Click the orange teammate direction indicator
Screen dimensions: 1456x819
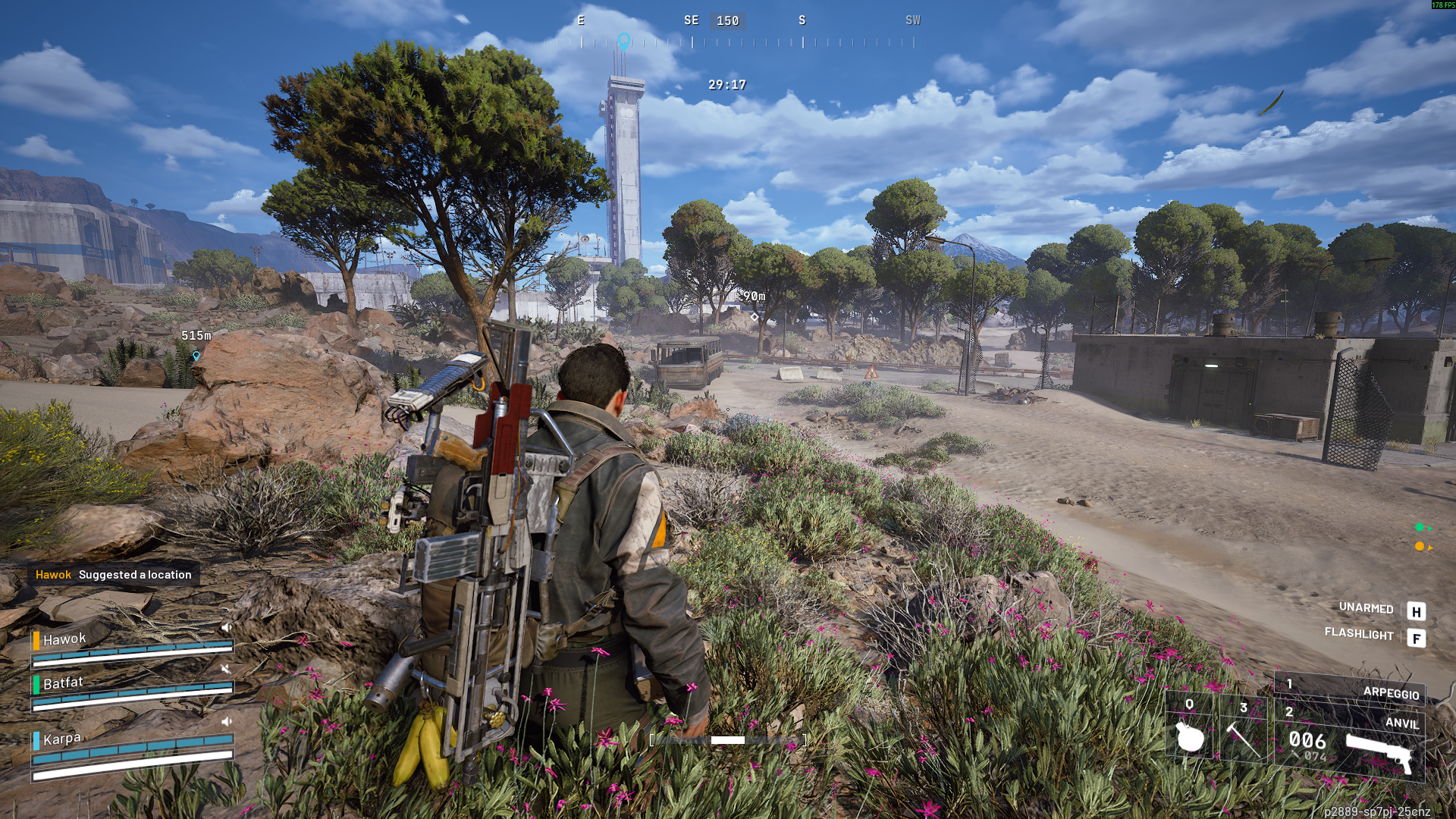pos(1420,546)
